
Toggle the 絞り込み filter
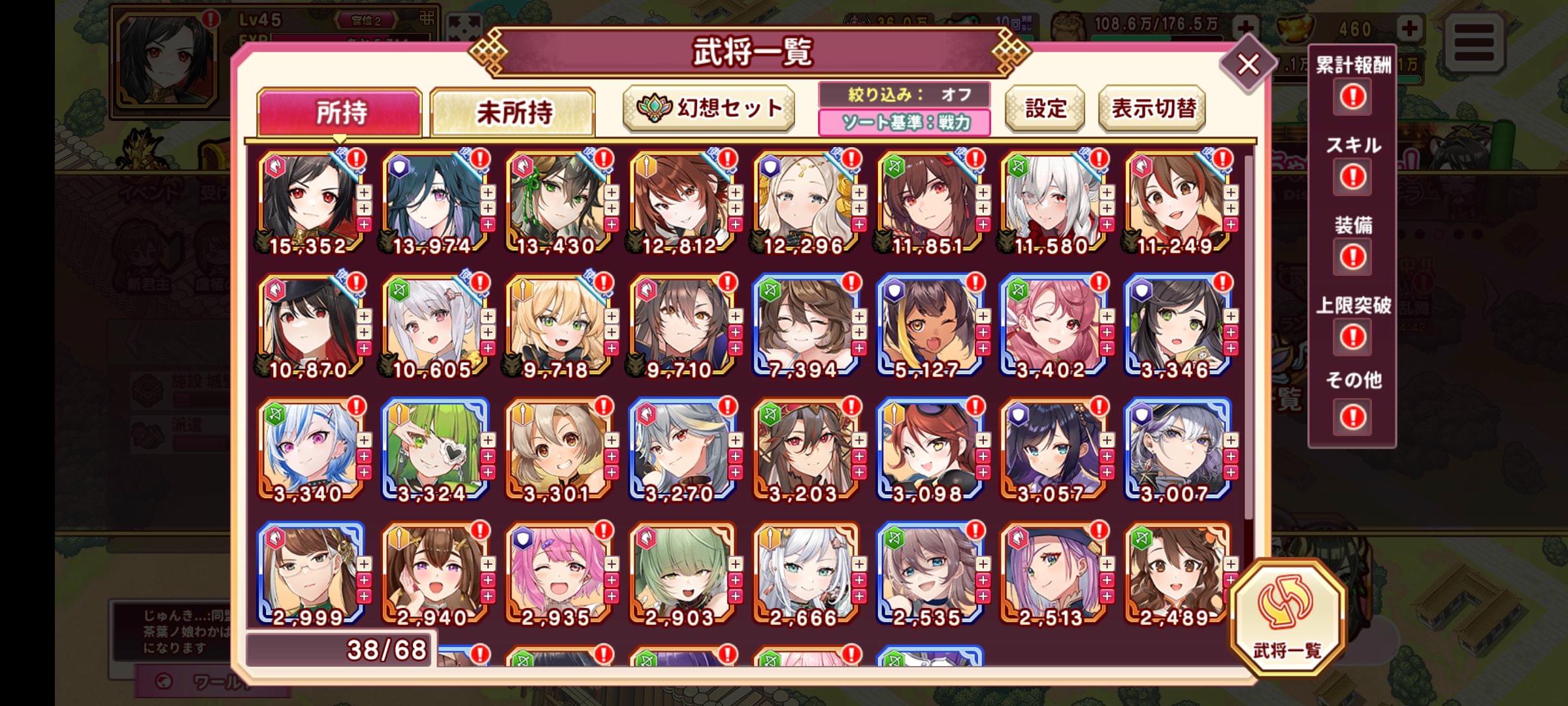click(904, 95)
